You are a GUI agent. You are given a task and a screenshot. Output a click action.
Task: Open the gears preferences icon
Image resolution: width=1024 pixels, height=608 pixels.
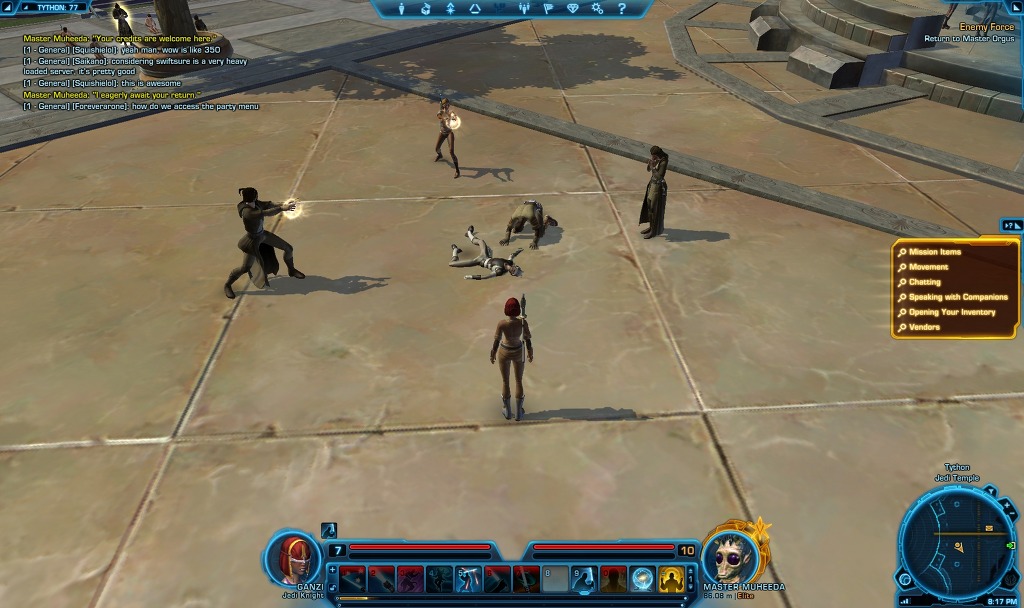point(597,9)
